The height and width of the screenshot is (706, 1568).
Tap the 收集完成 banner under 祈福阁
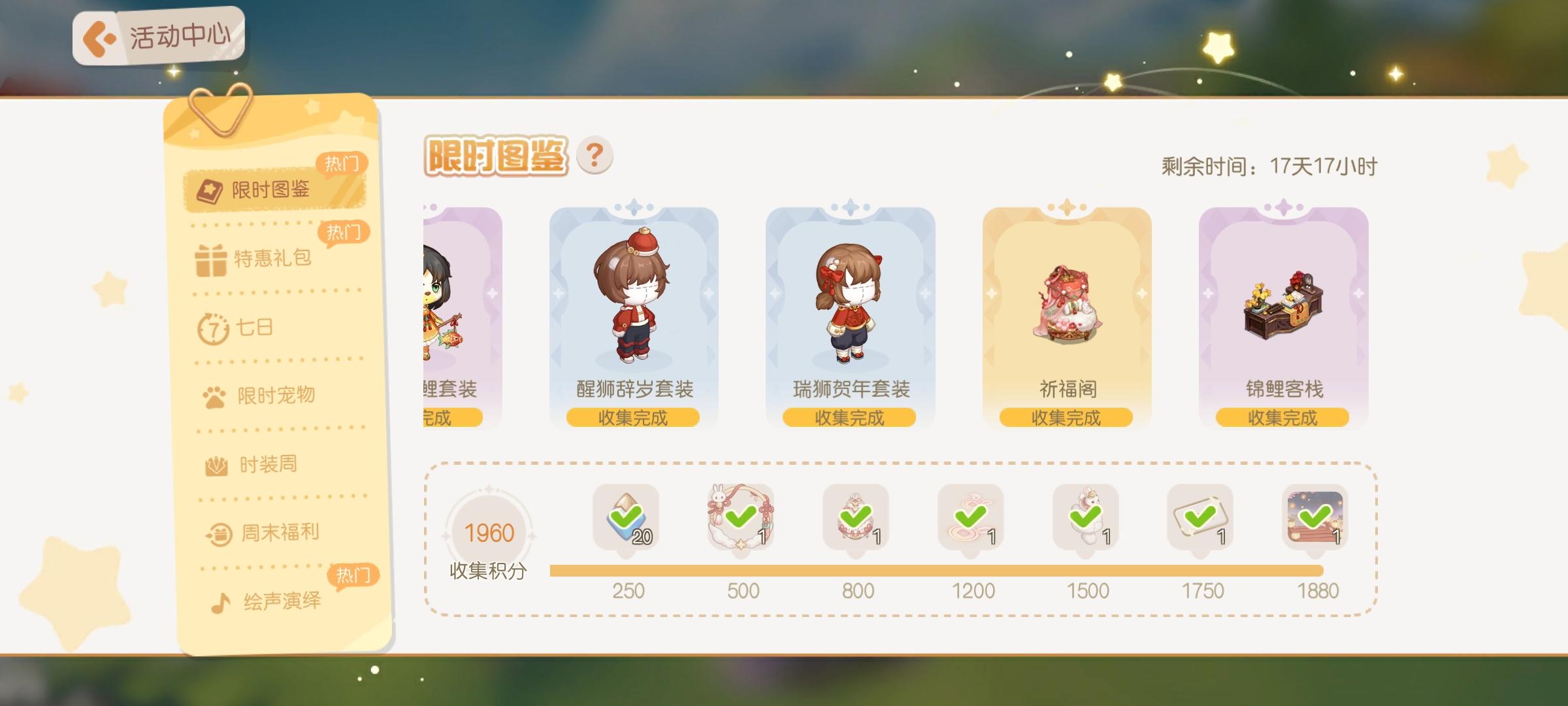[1066, 416]
